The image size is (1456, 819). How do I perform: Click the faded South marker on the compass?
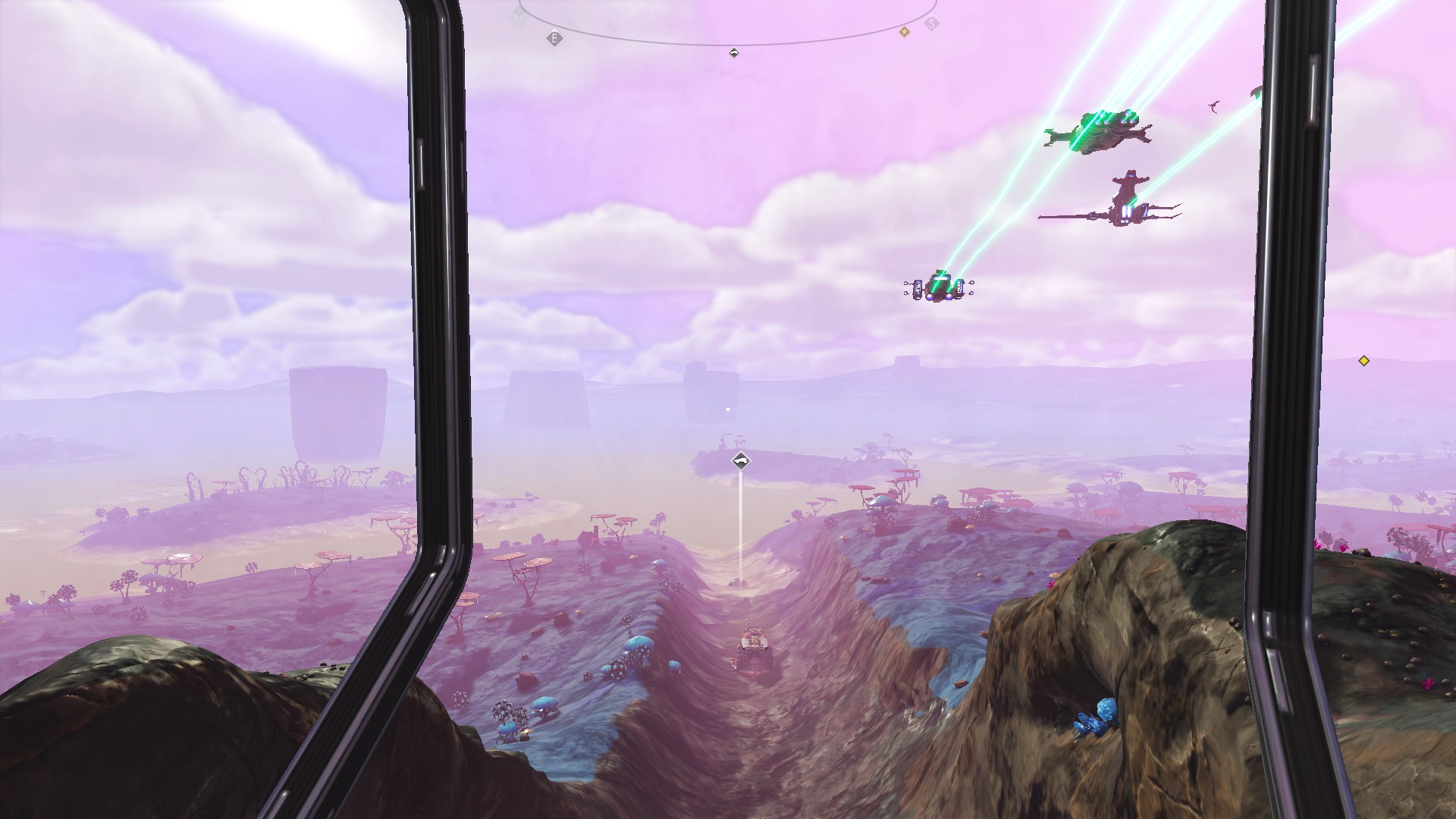pos(932,24)
